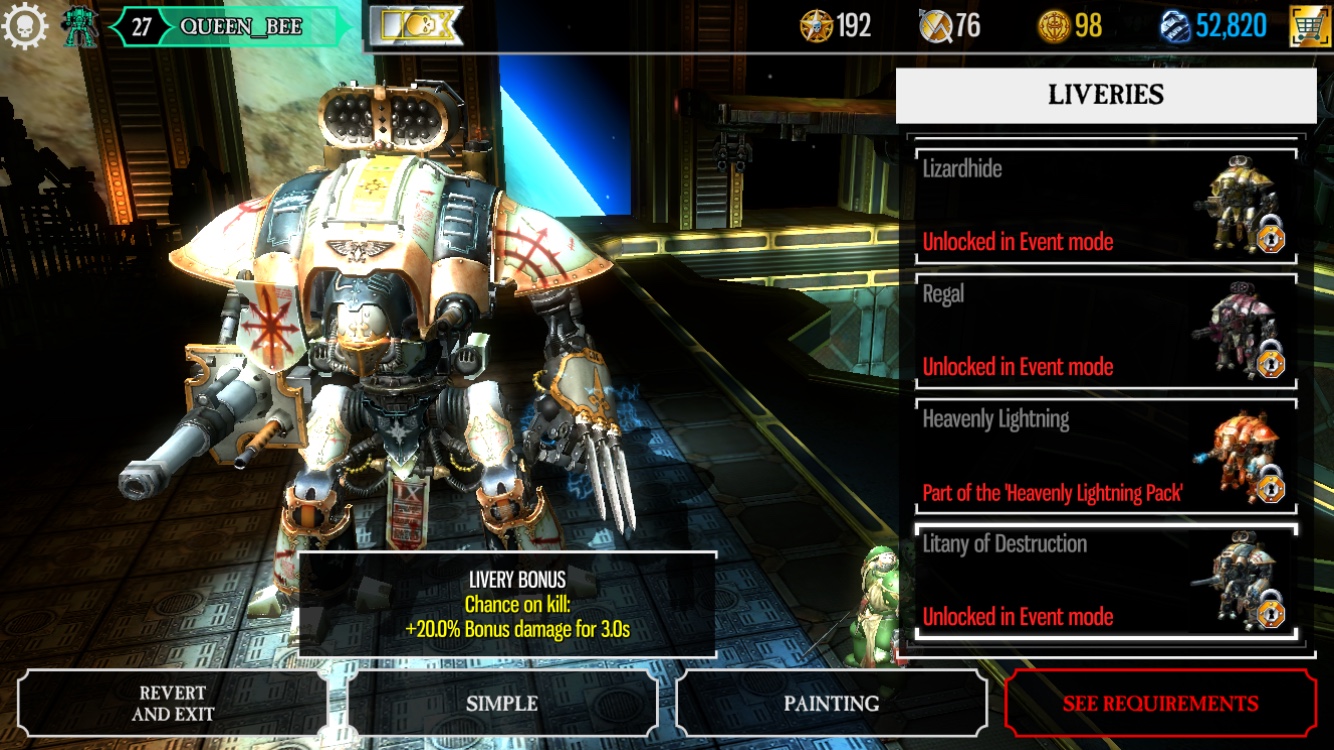Tap the blue currency 52,820 counter
Screen dimensions: 1334x750
pyautogui.click(x=1214, y=26)
